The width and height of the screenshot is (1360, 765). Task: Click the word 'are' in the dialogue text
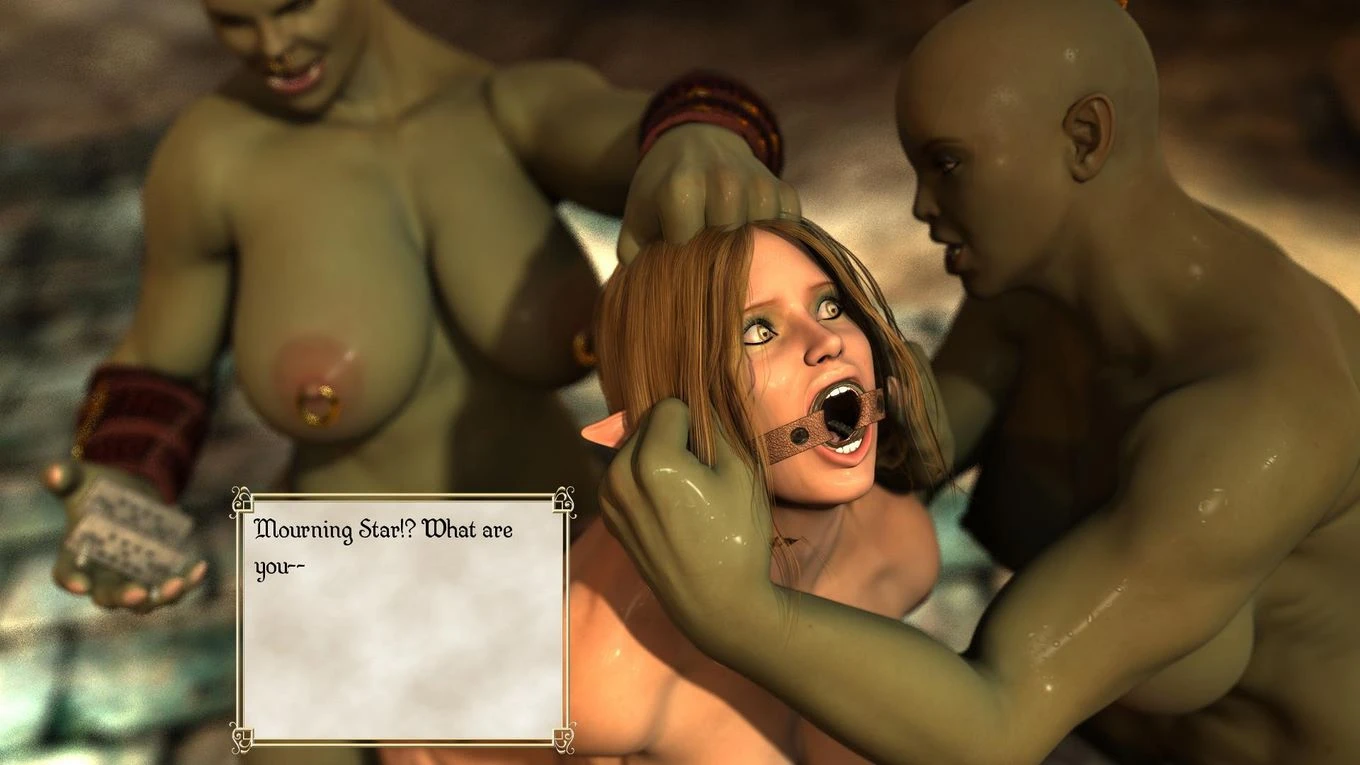[x=500, y=530]
